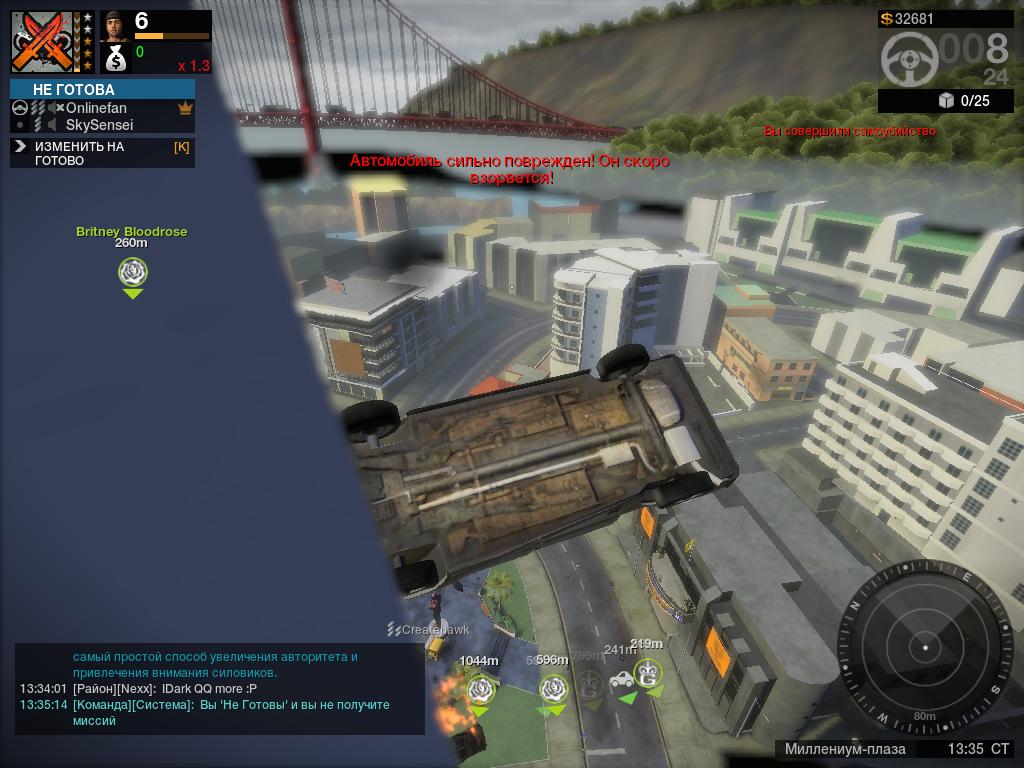
Task: Select the waypoint marker labeled 1044m
Action: (x=480, y=688)
